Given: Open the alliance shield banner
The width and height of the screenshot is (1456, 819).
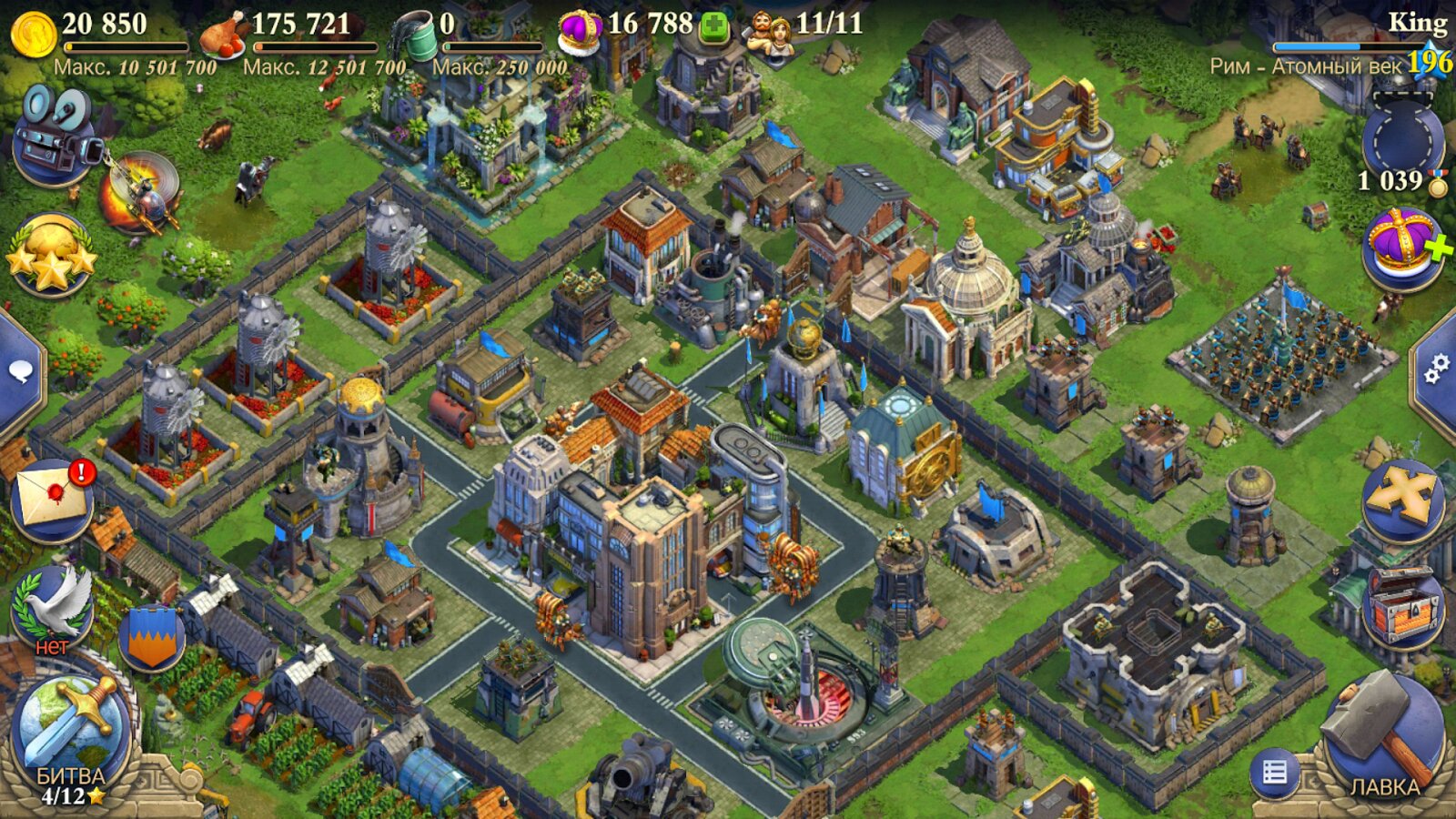Looking at the screenshot, I should point(151,639).
